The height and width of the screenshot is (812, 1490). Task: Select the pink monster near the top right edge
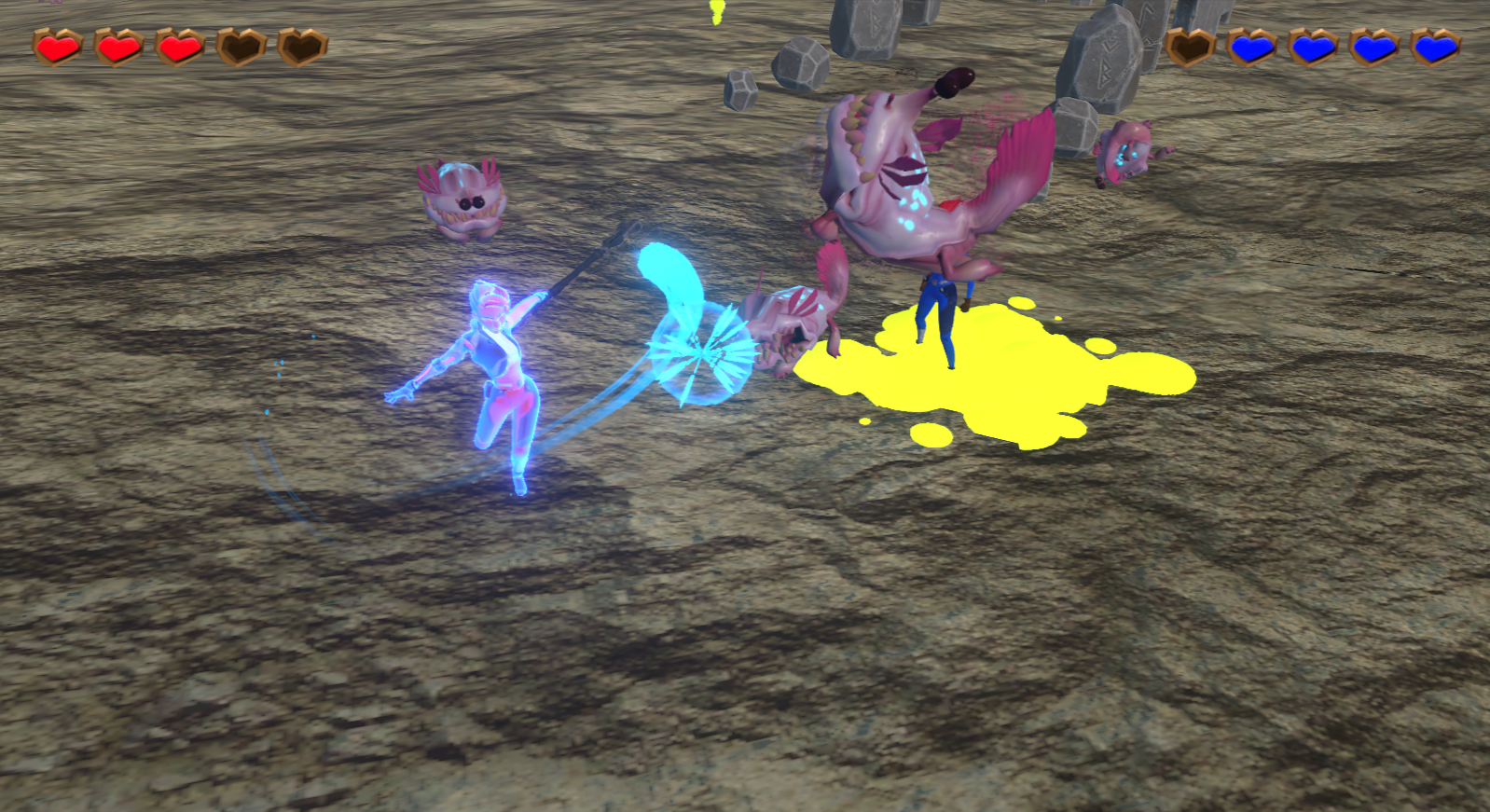pyautogui.click(x=1128, y=154)
